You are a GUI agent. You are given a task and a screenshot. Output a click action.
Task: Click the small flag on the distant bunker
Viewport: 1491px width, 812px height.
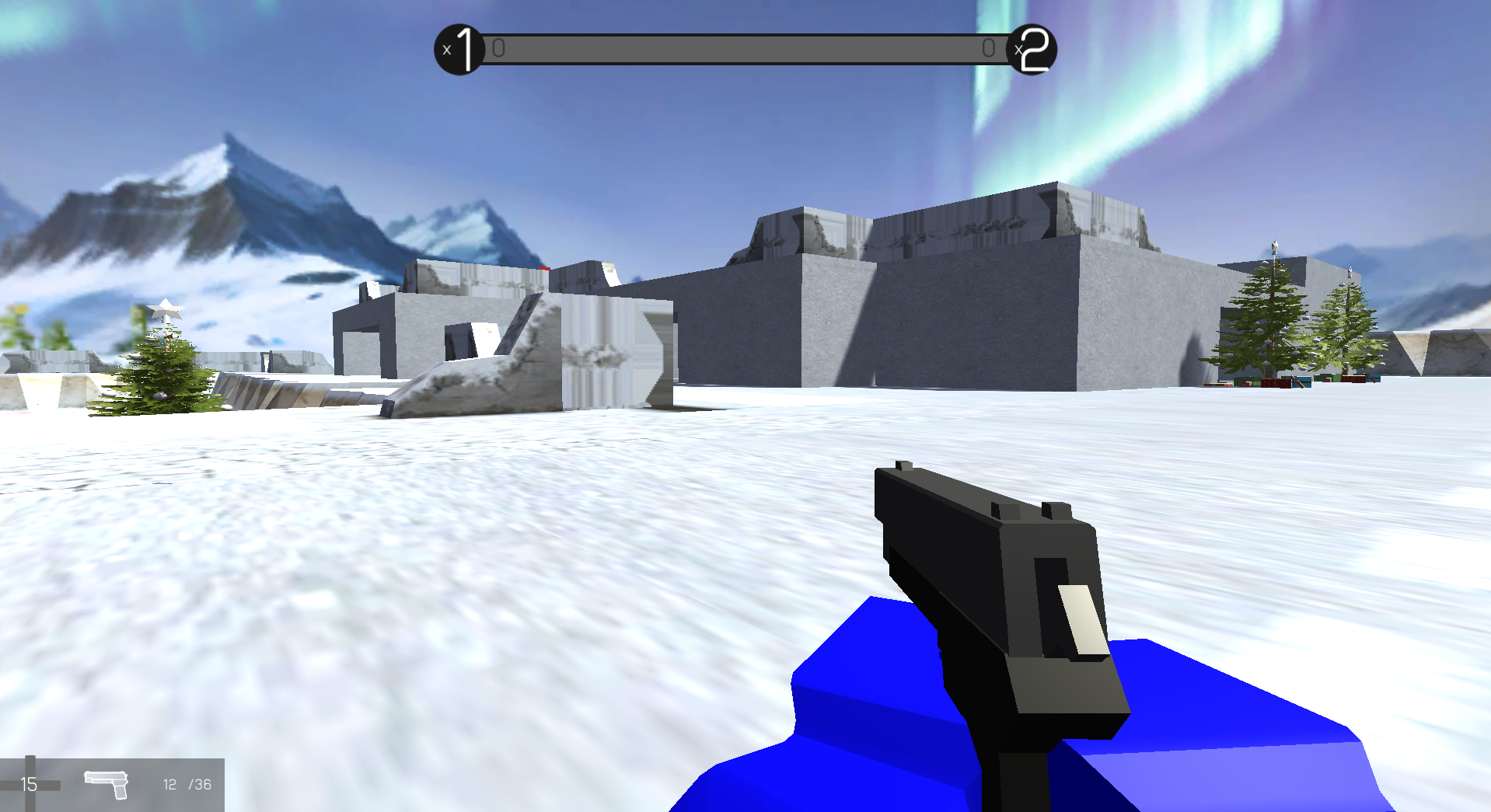pyautogui.click(x=545, y=268)
